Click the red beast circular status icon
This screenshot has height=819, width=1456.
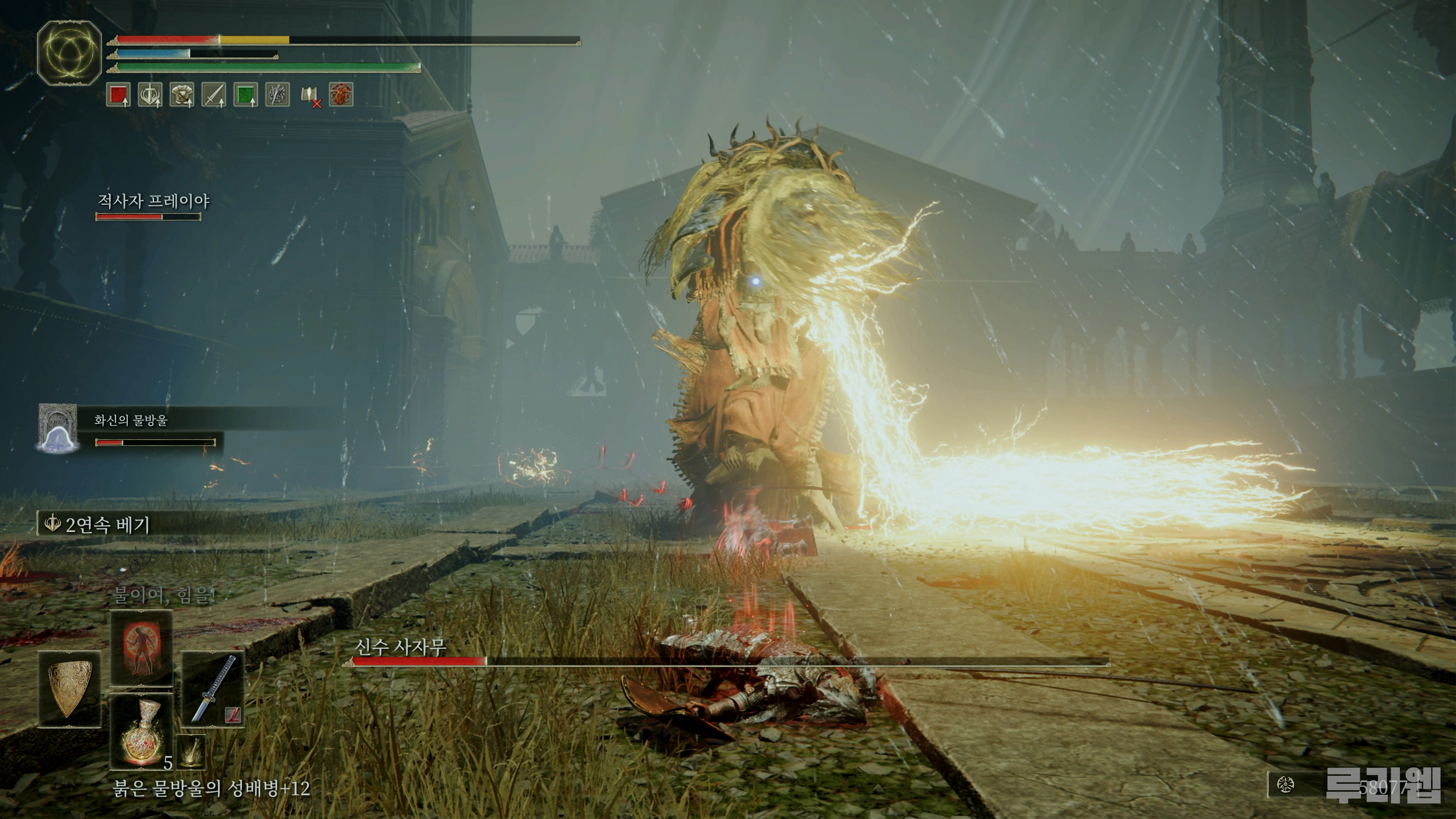pos(341,94)
